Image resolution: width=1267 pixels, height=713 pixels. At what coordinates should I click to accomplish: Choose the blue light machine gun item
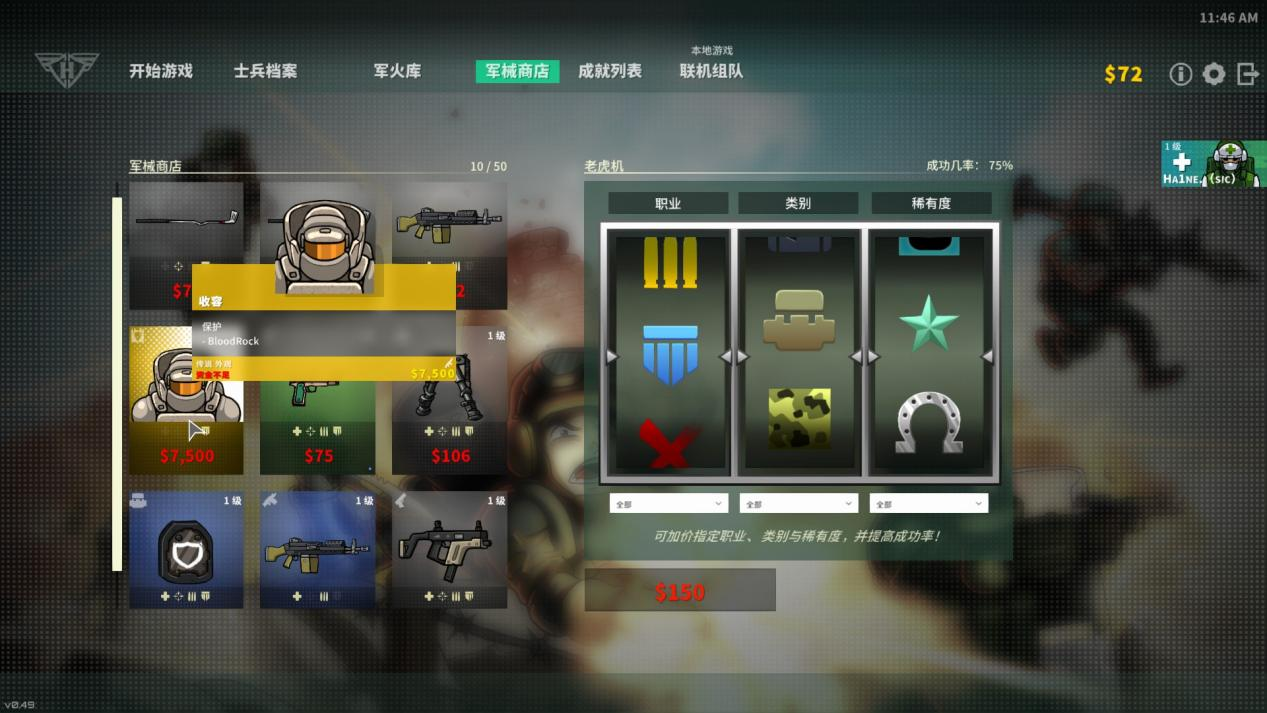[x=318, y=549]
